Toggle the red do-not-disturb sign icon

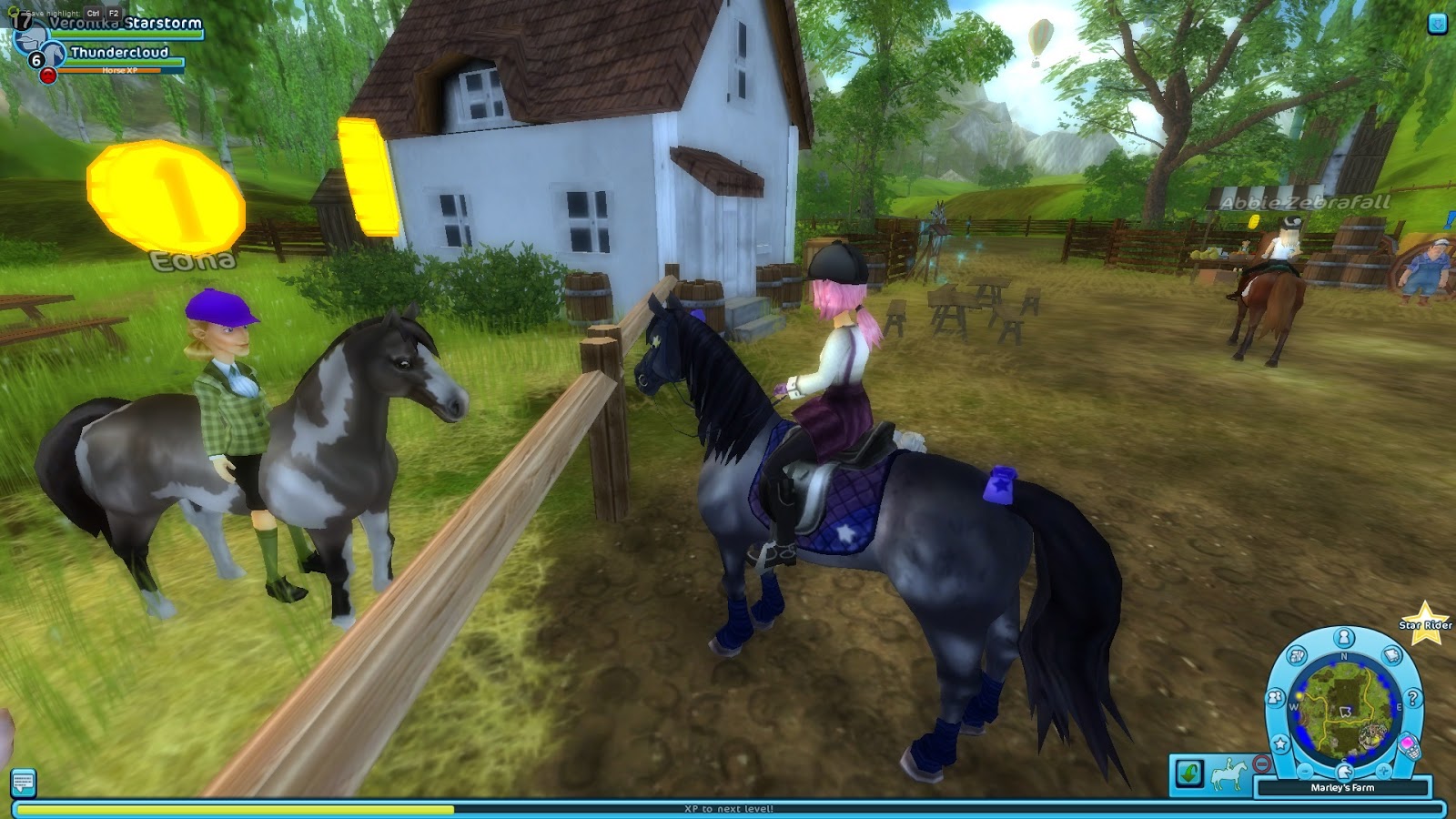click(1262, 763)
